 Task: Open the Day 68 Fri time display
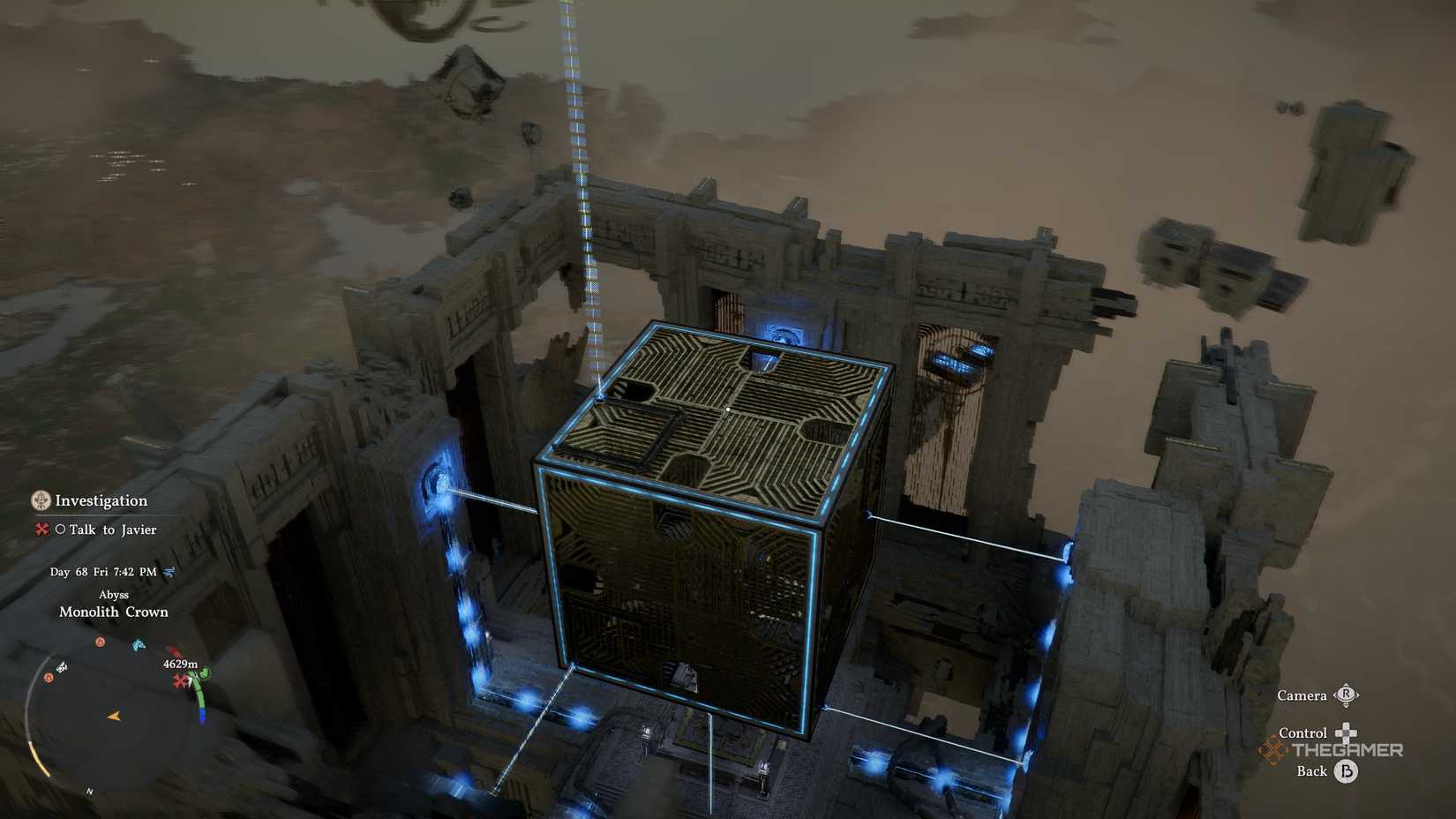pyautogui.click(x=101, y=572)
